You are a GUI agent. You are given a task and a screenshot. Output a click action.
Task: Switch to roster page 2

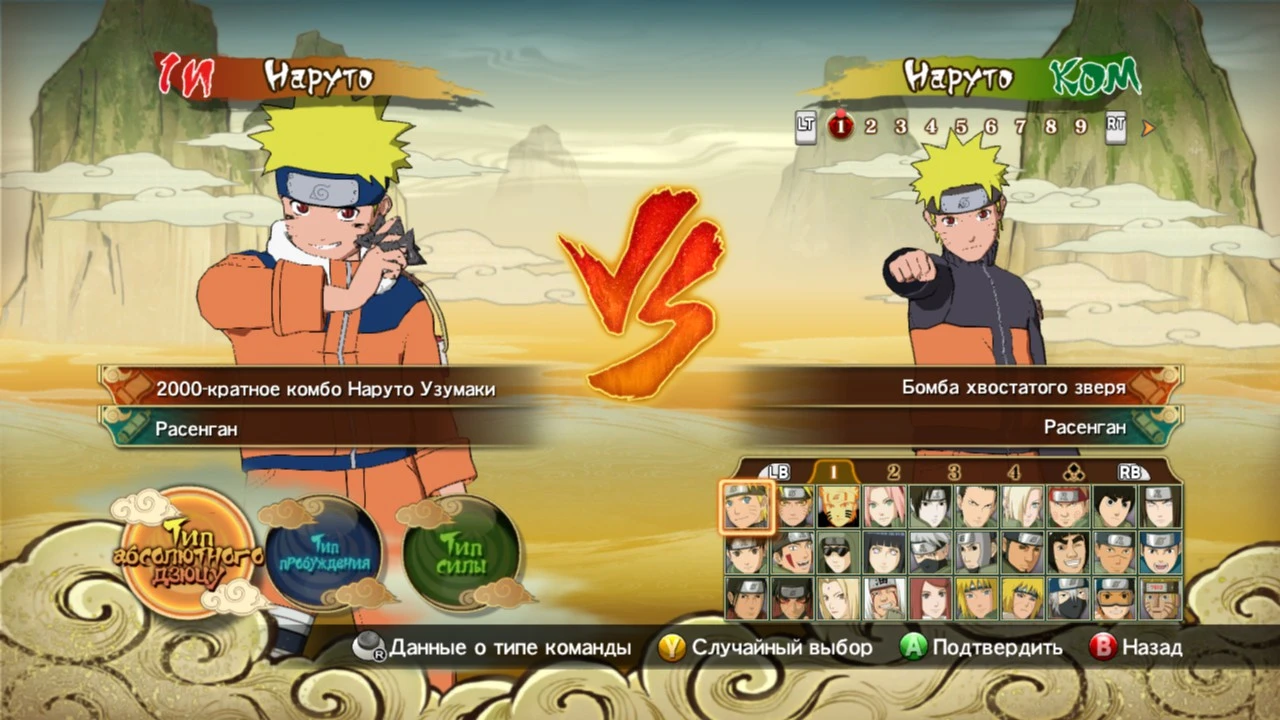pyautogui.click(x=892, y=471)
